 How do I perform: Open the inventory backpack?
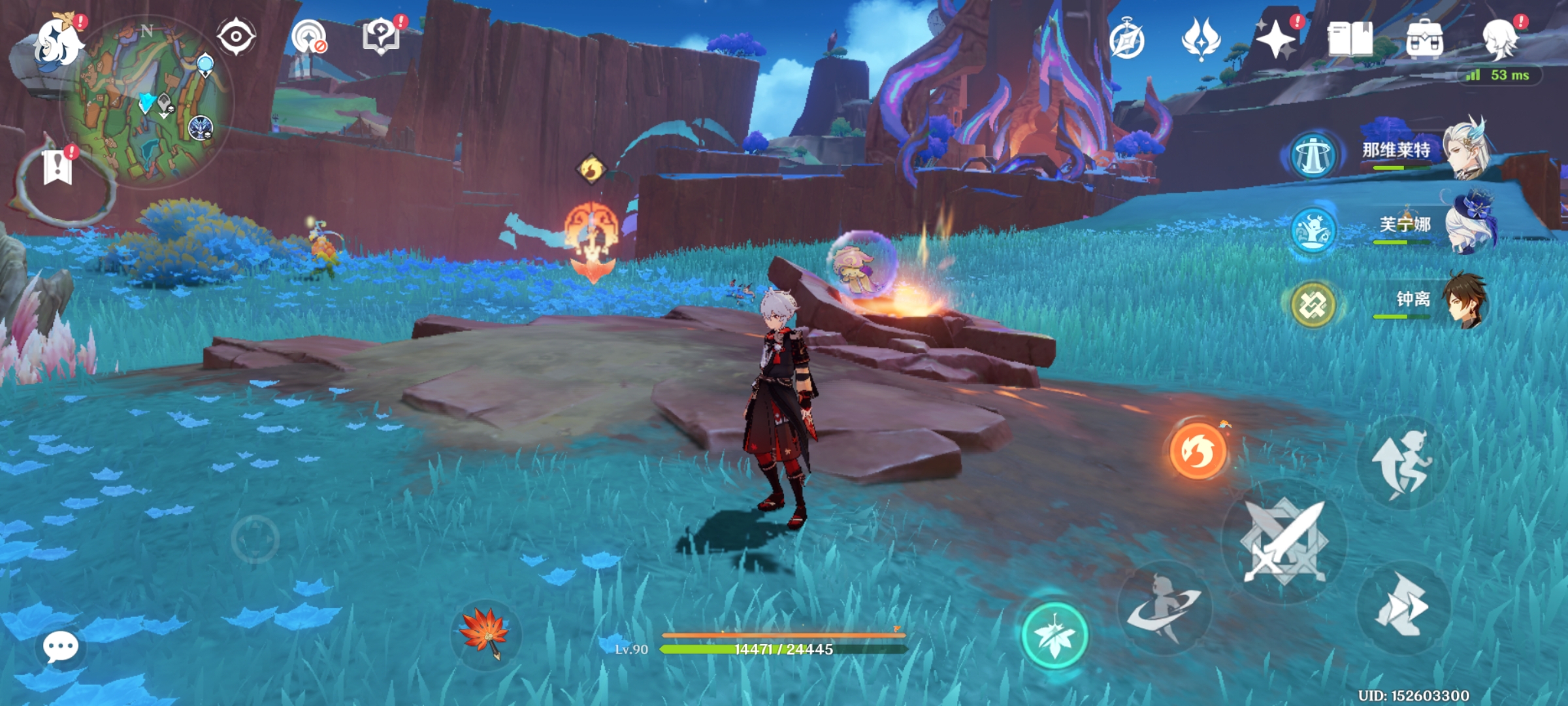1424,40
